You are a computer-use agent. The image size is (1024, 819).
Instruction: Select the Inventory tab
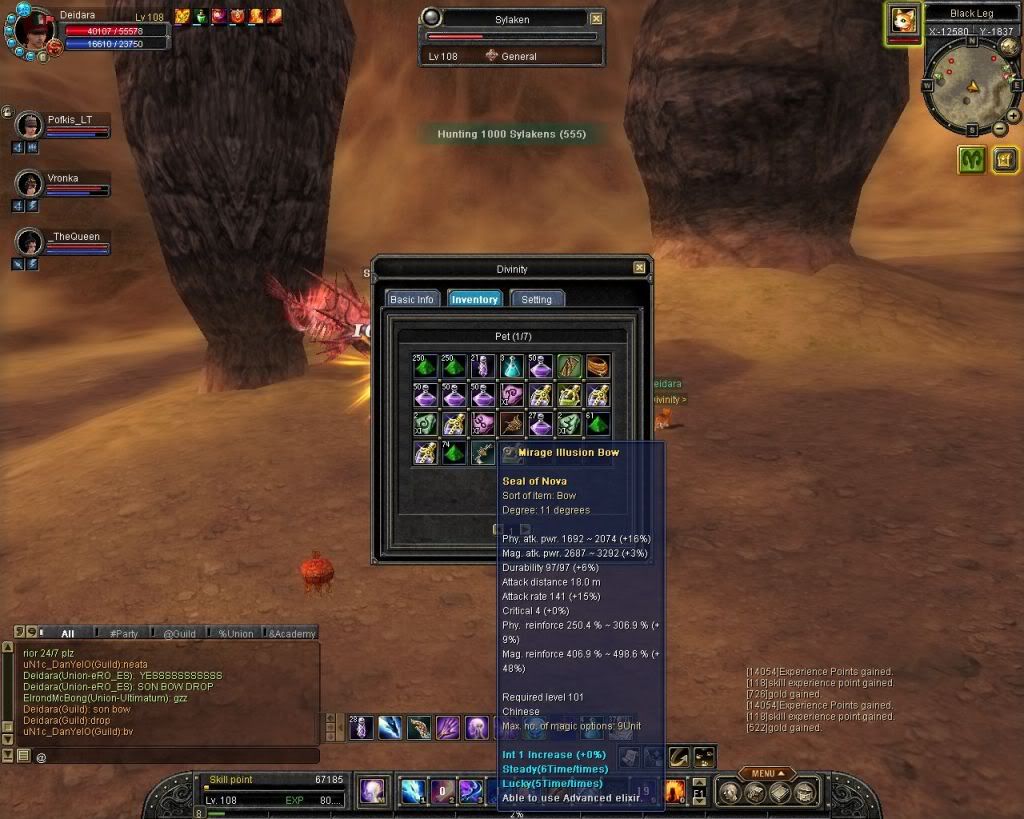tap(475, 299)
